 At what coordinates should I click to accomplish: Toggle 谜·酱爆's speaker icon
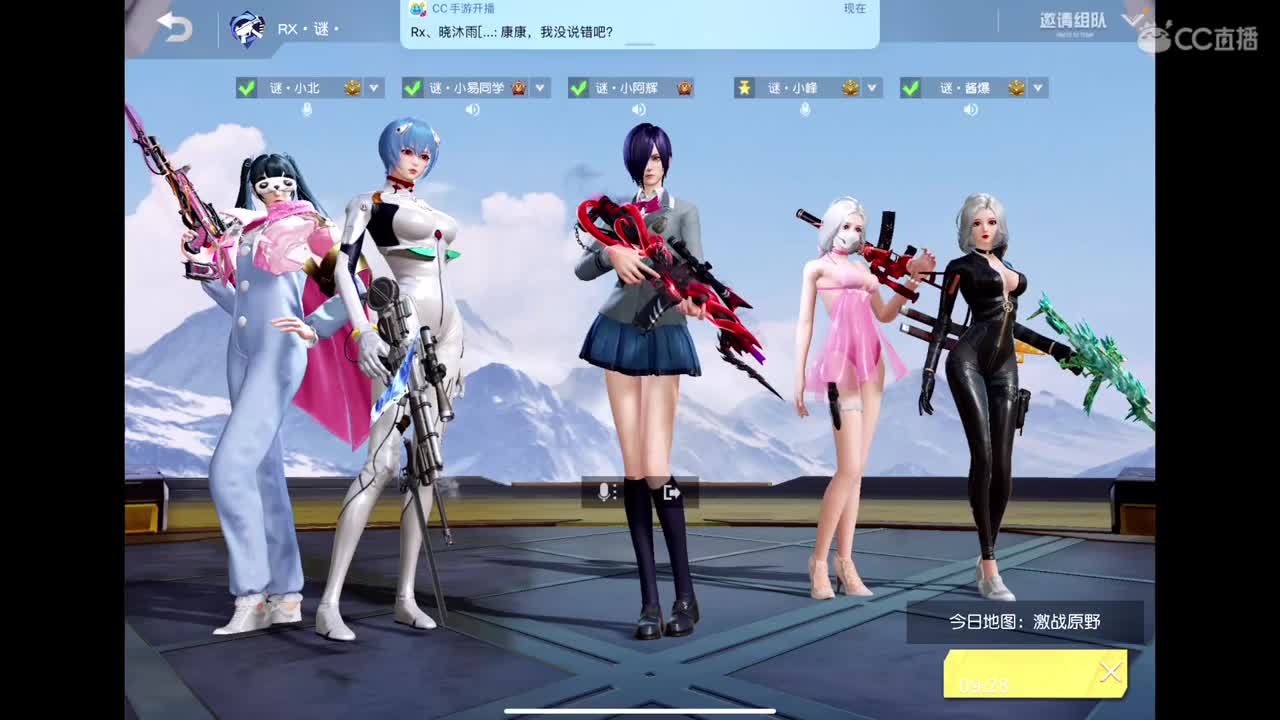(x=969, y=108)
